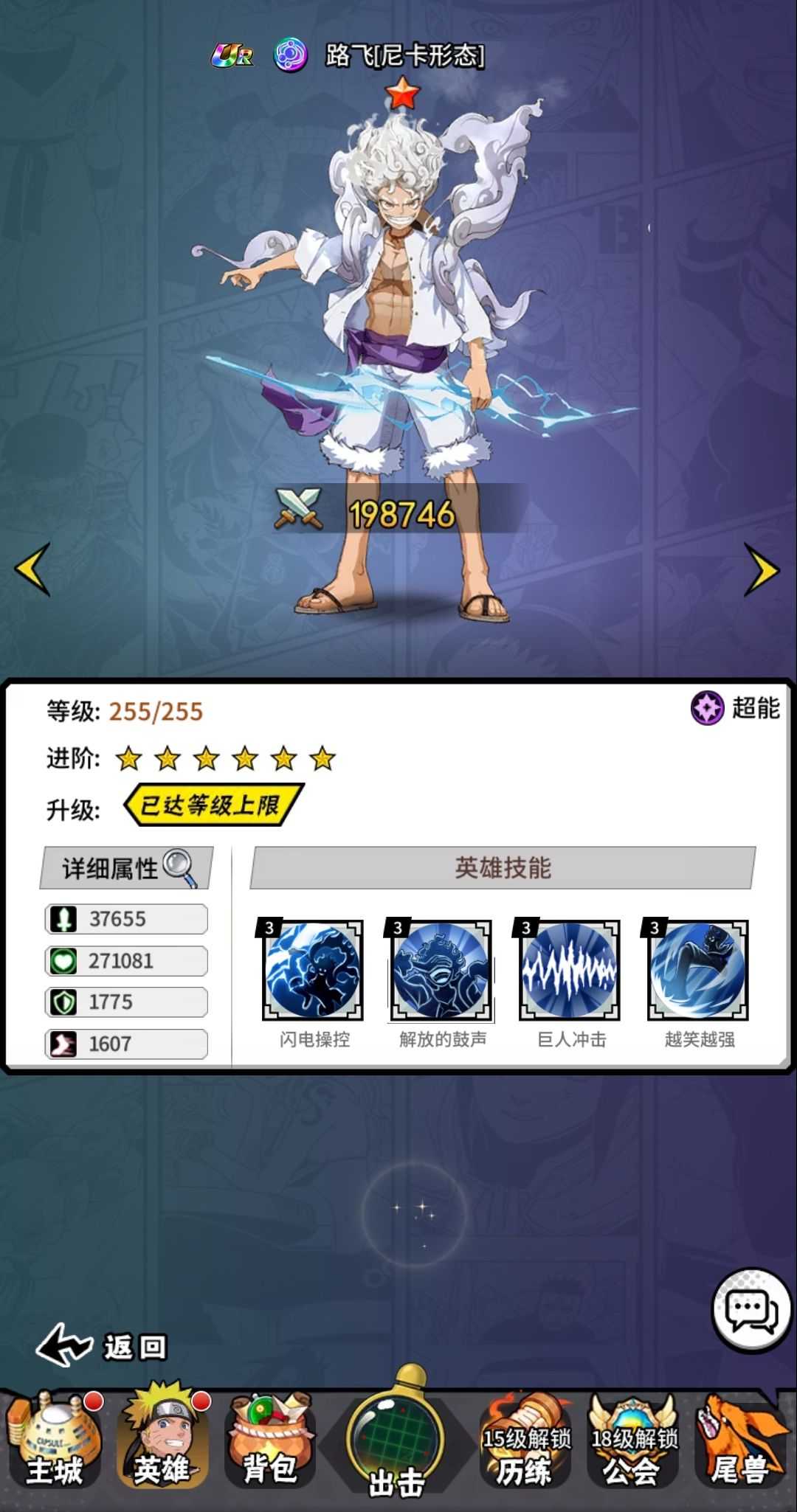The image size is (797, 1512).
Task: Open the 英雄 heroes tab
Action: (x=162, y=1441)
